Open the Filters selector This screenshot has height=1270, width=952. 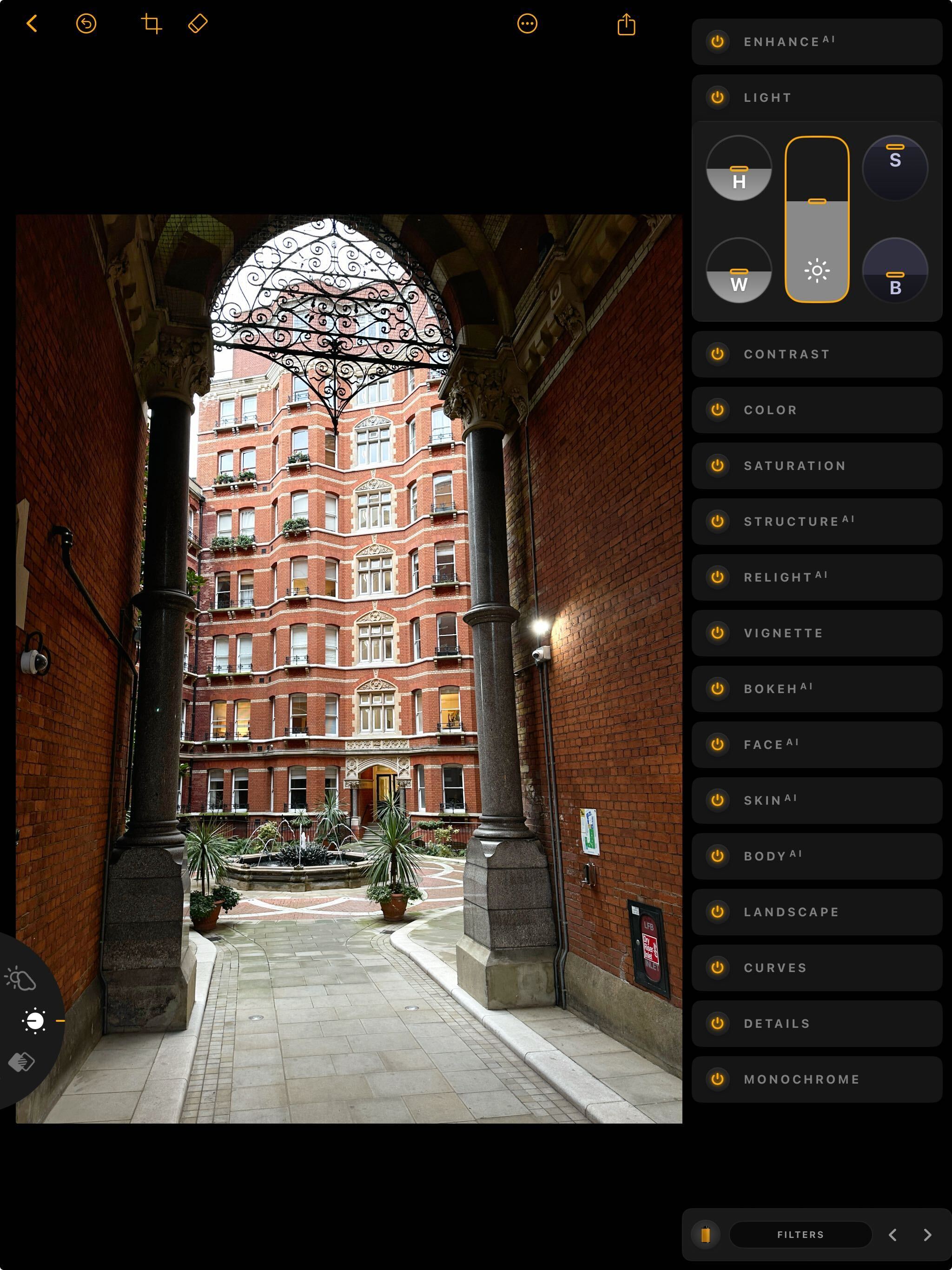800,1234
